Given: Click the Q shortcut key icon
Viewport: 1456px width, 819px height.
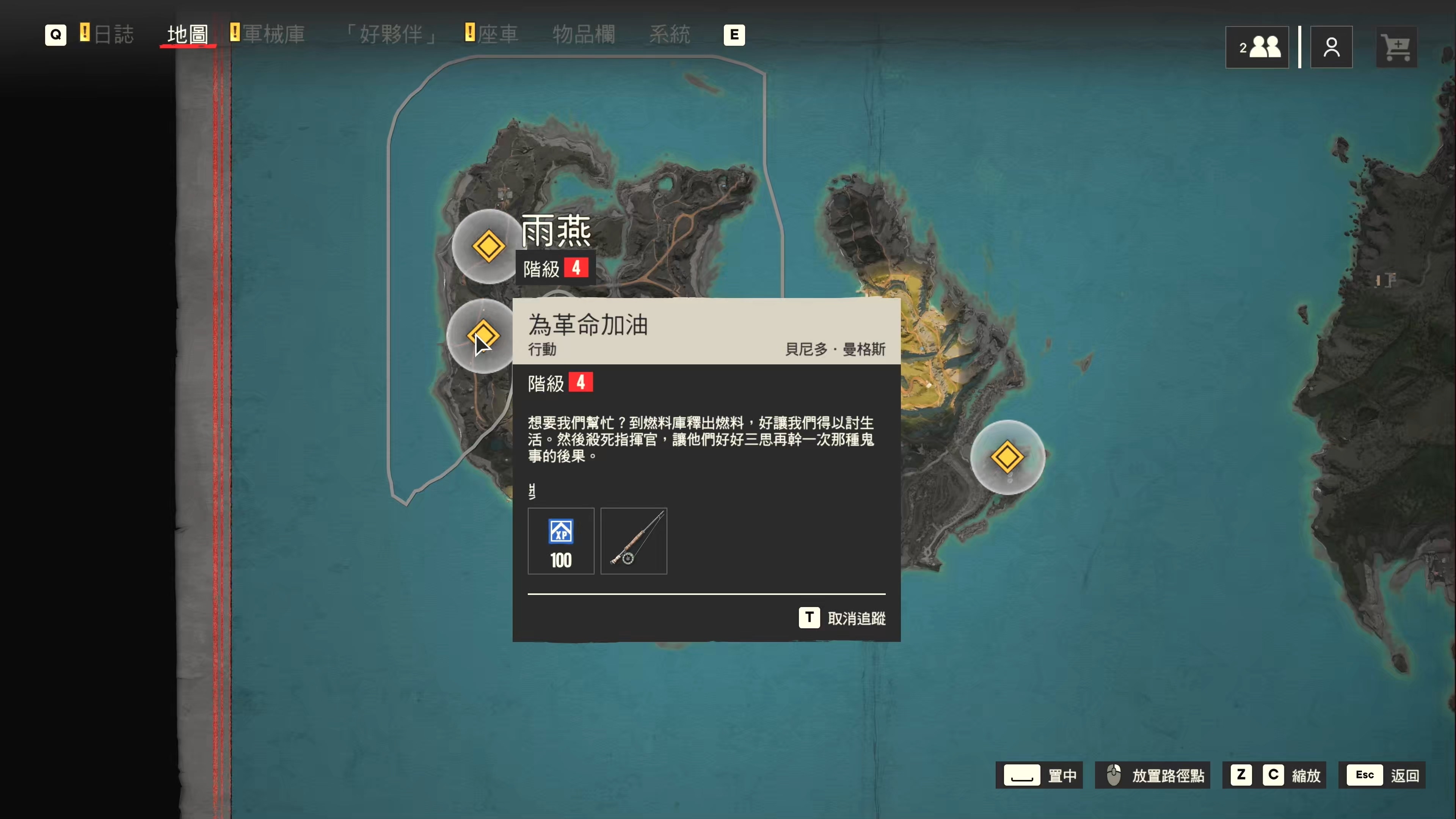Looking at the screenshot, I should 55,35.
